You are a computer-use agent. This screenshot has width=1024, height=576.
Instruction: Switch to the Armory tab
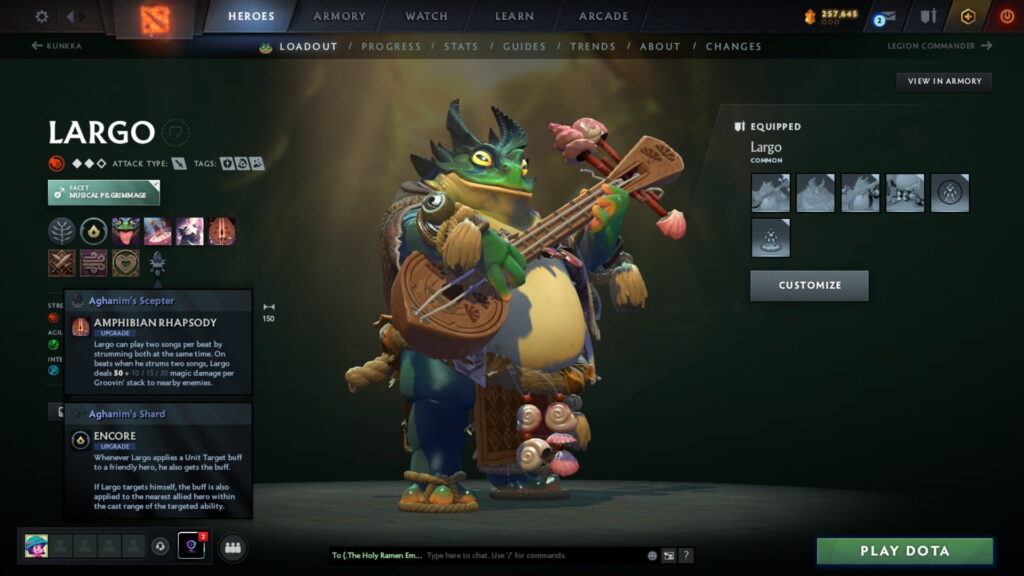339,16
